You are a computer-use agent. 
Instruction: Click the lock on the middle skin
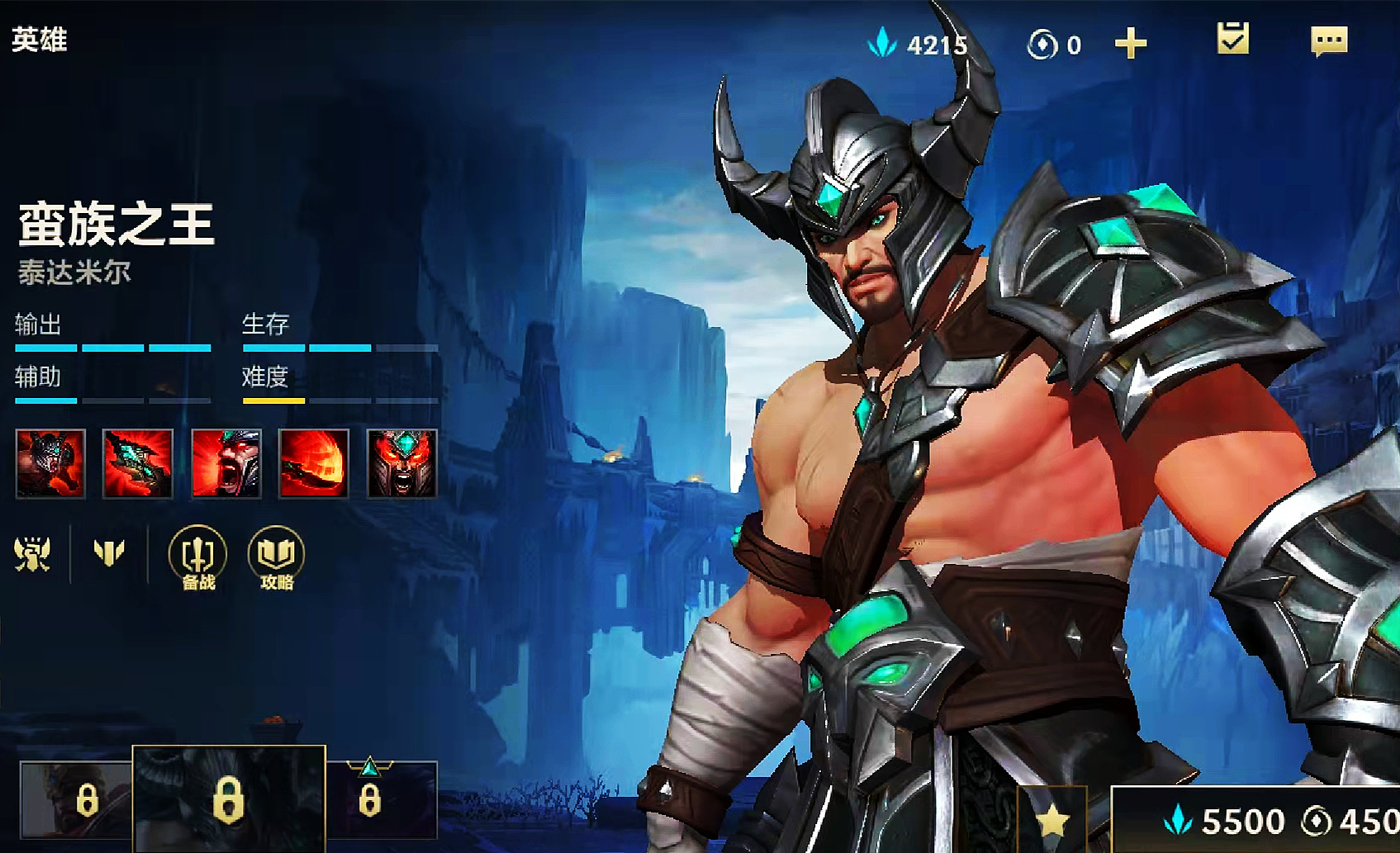230,803
